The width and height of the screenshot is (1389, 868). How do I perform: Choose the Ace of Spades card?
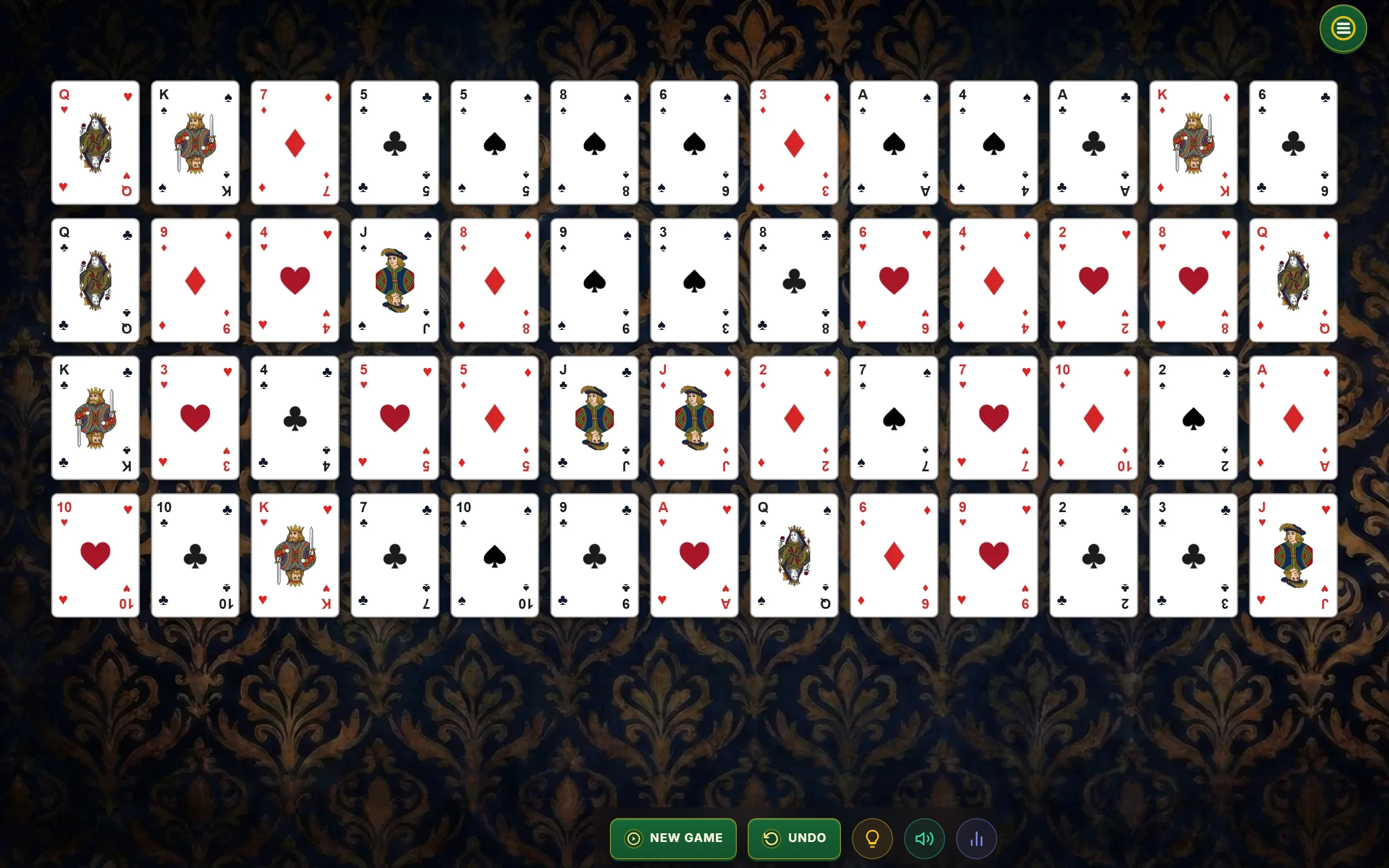[894, 142]
